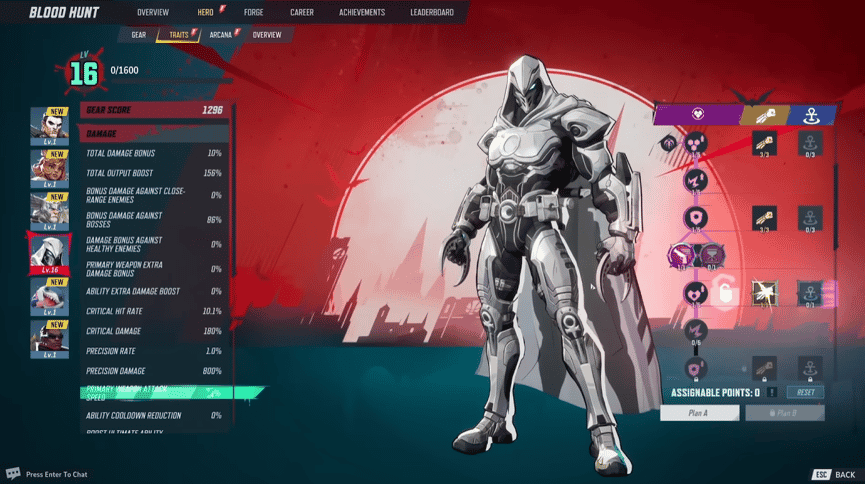This screenshot has height=484, width=865.
Task: Click the padlock trait unlock icon
Action: pos(726,294)
